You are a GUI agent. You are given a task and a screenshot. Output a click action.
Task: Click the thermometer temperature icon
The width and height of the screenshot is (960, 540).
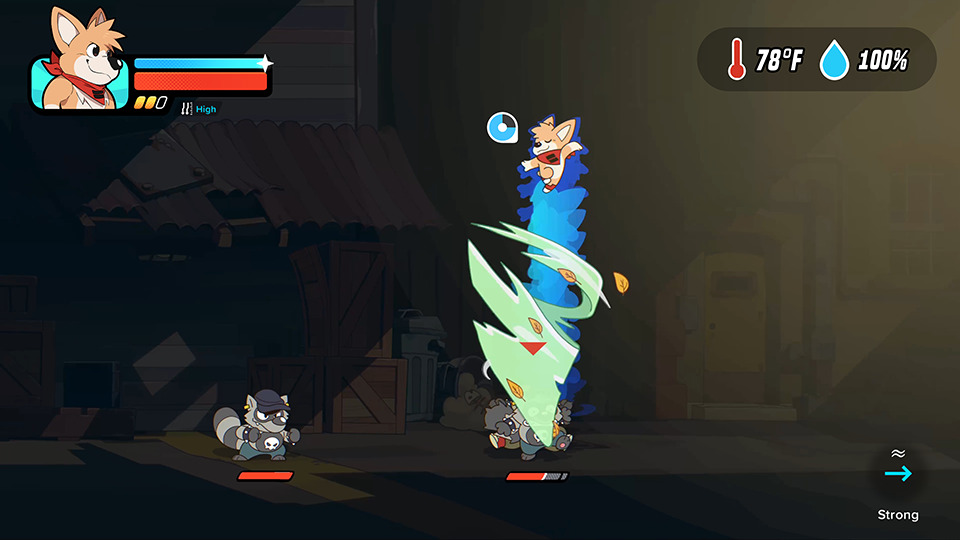coord(737,59)
